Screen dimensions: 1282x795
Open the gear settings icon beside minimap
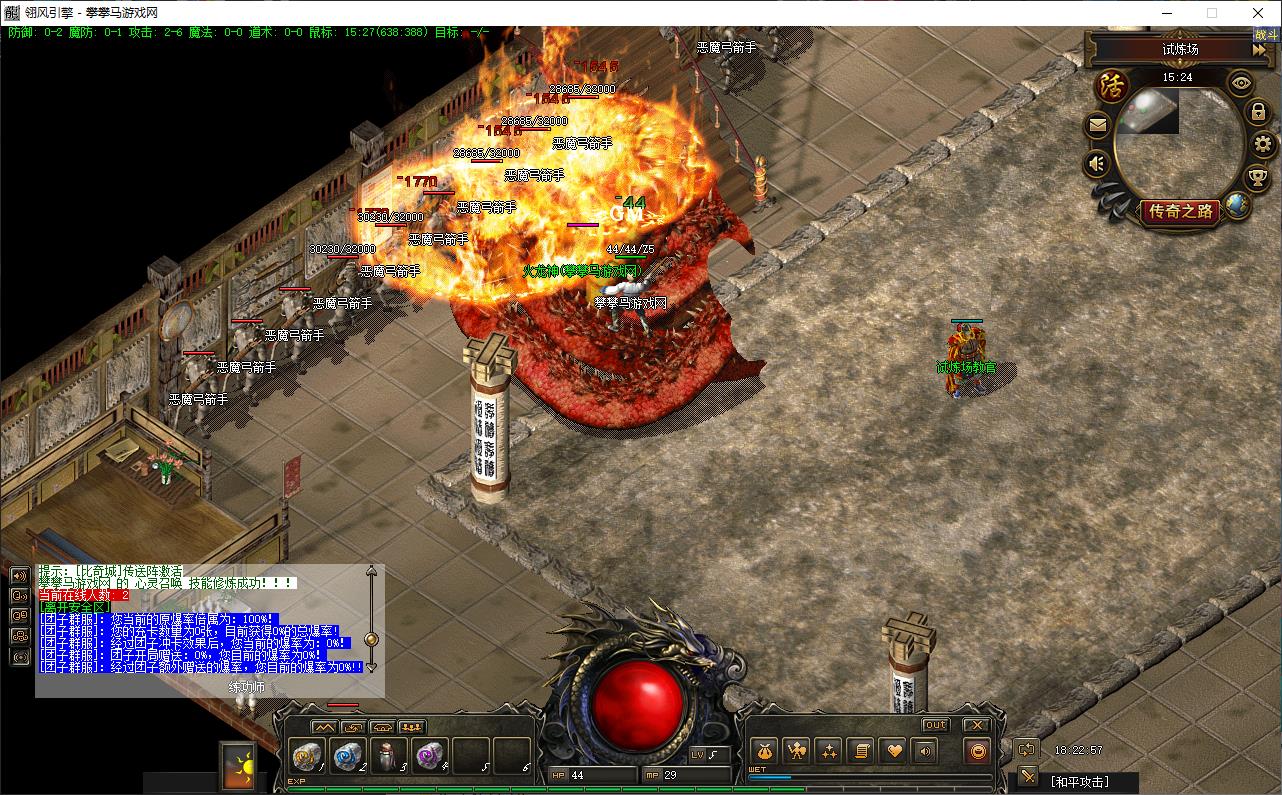coord(1263,145)
